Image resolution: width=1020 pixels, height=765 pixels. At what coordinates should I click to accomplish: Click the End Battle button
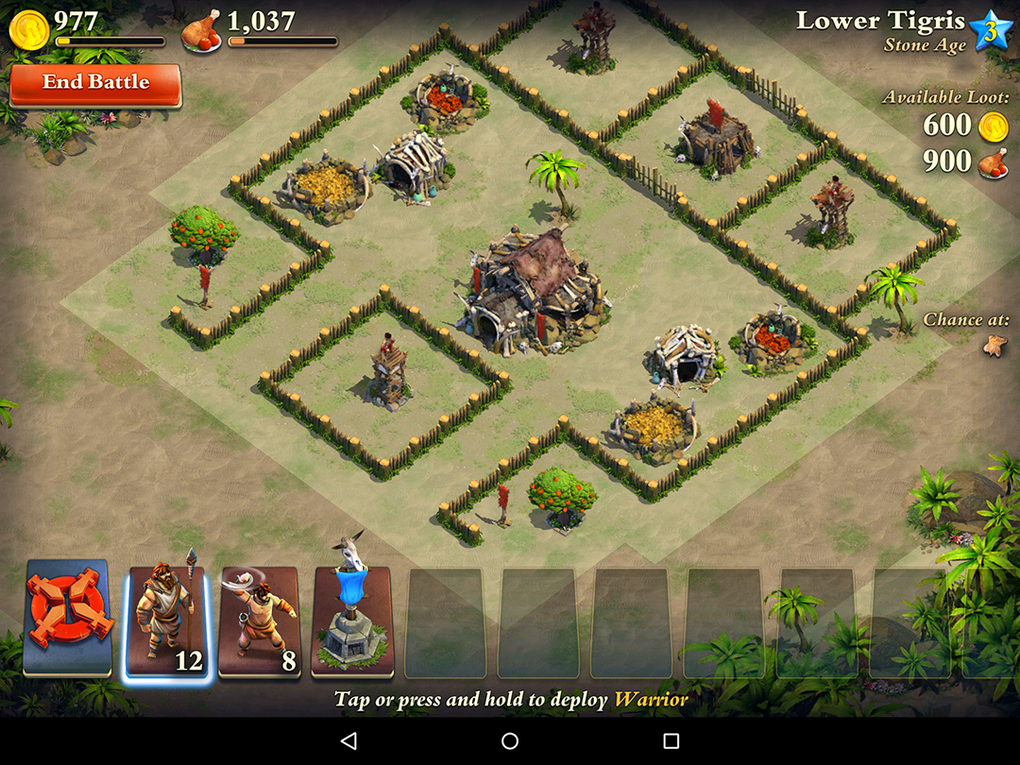tap(95, 84)
